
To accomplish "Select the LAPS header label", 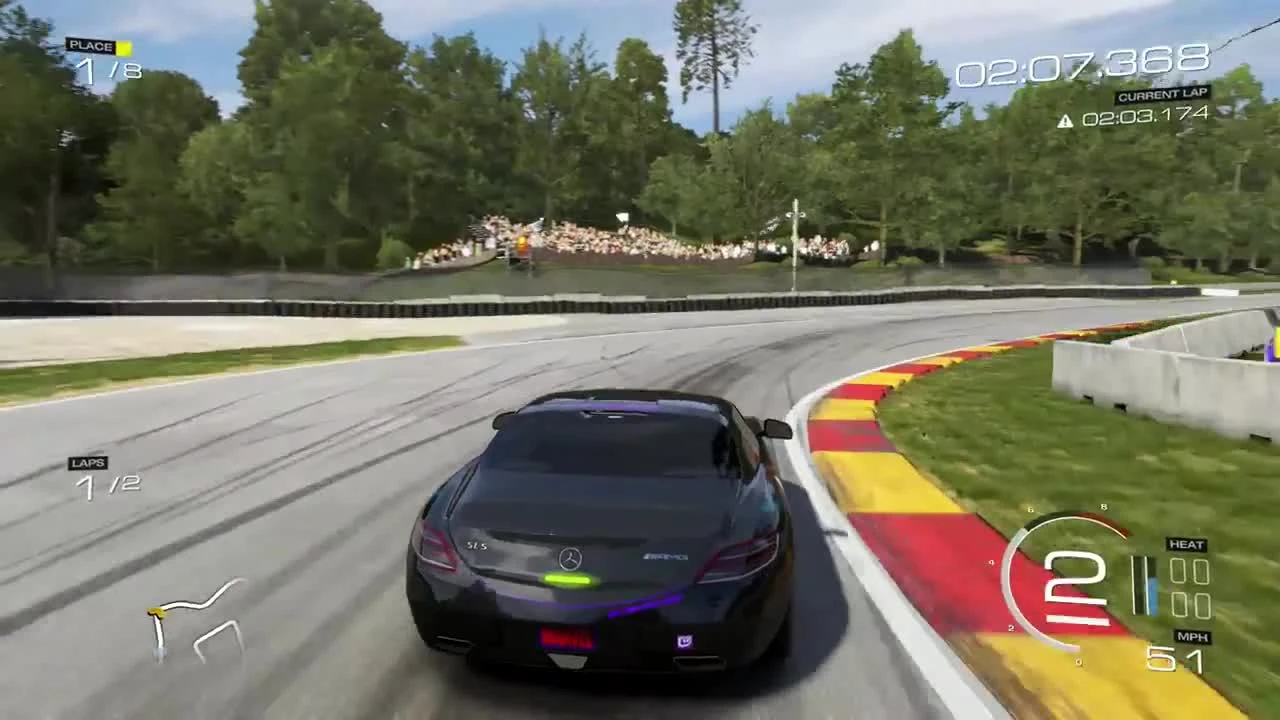I will click(x=88, y=463).
